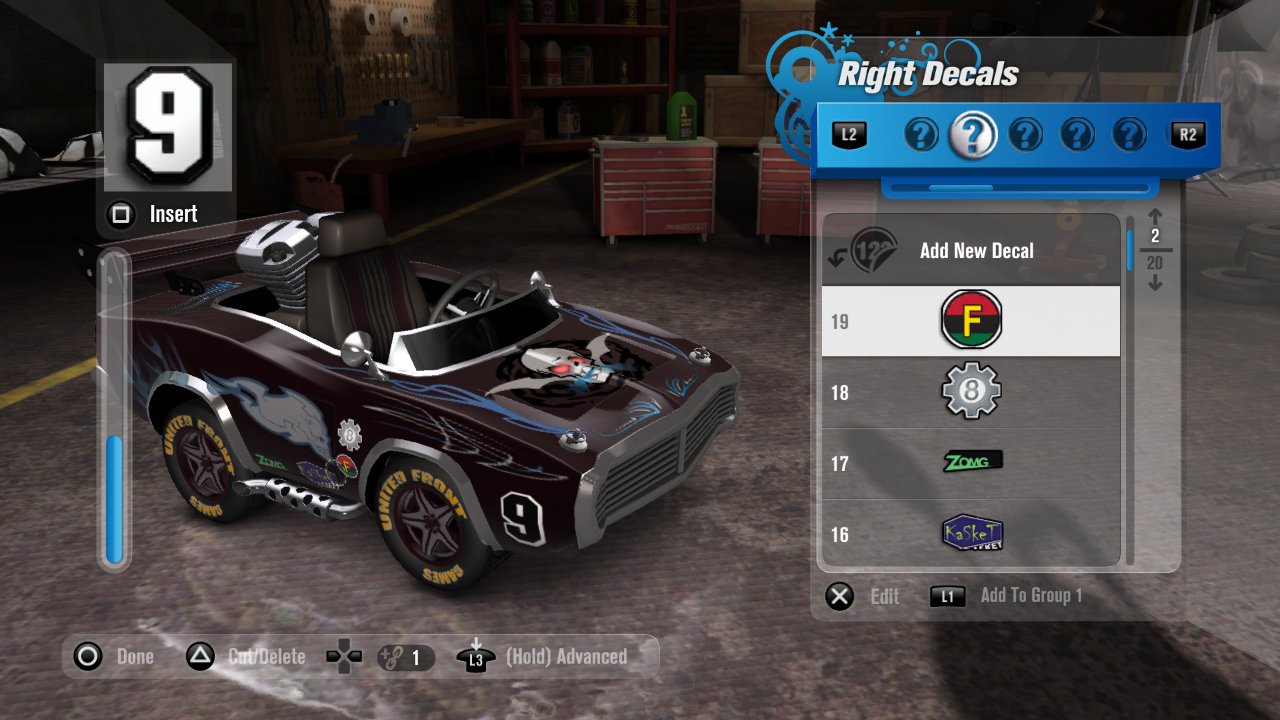Click the highlighted question mark tab

[973, 134]
